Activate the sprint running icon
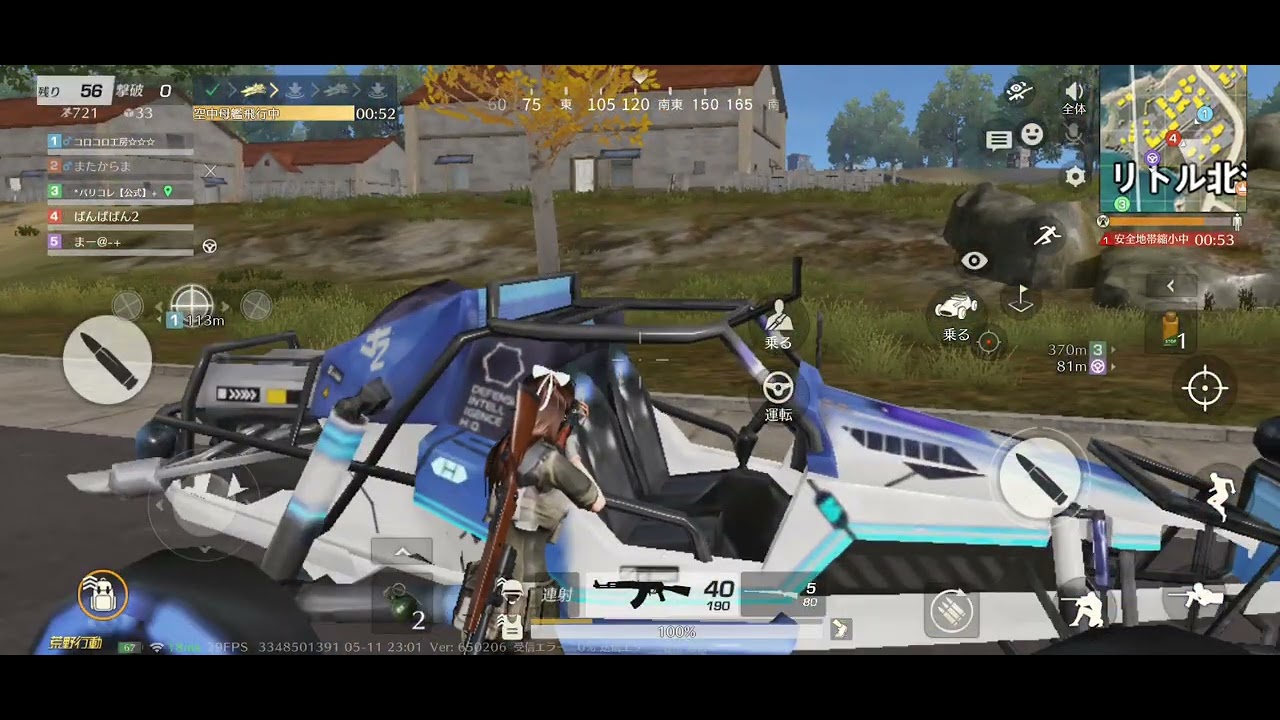 click(1047, 236)
